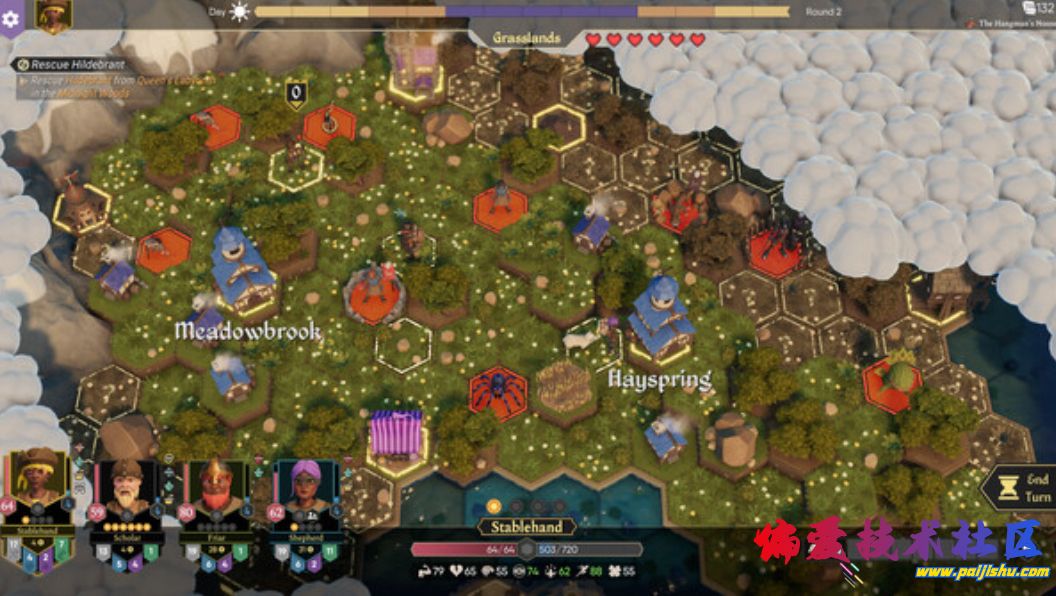Viewport: 1056px width, 596px height.
Task: End the current turn
Action: [1020, 488]
